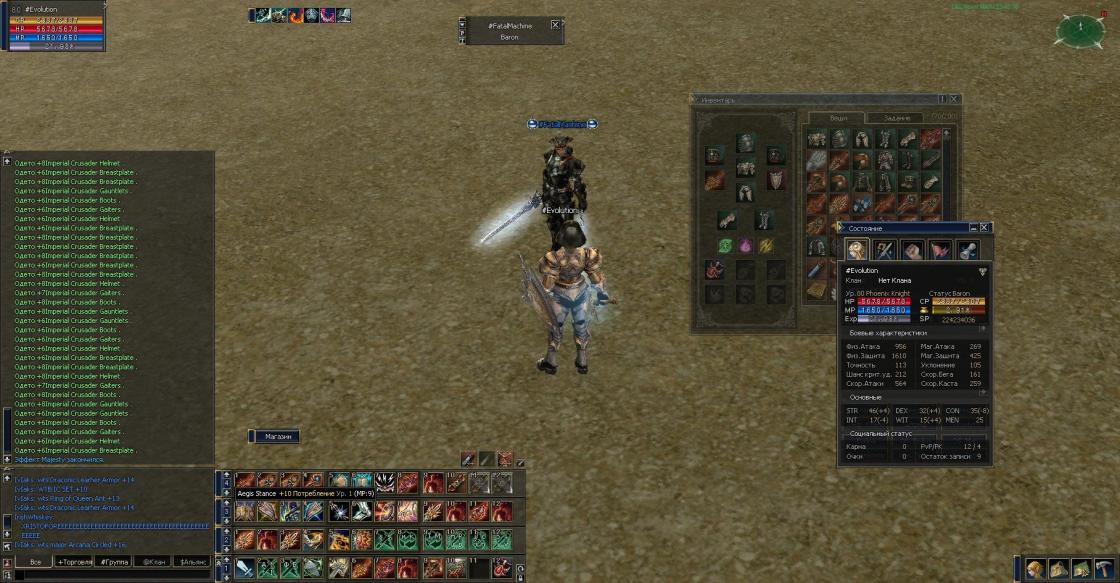The width and height of the screenshot is (1120, 583).
Task: Switch to the Задание inventory tab
Action: pos(897,118)
